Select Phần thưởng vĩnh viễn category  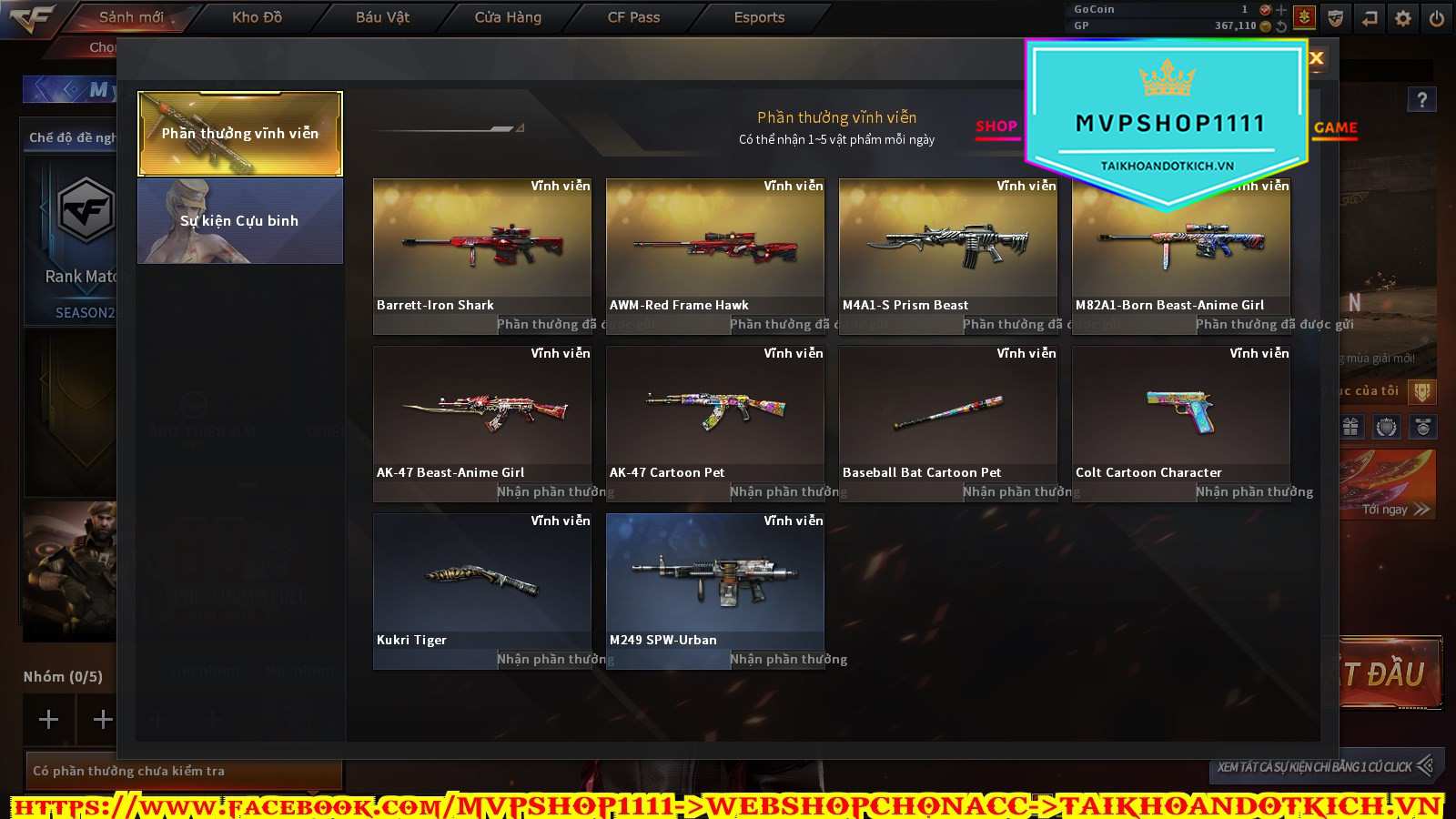click(x=240, y=133)
